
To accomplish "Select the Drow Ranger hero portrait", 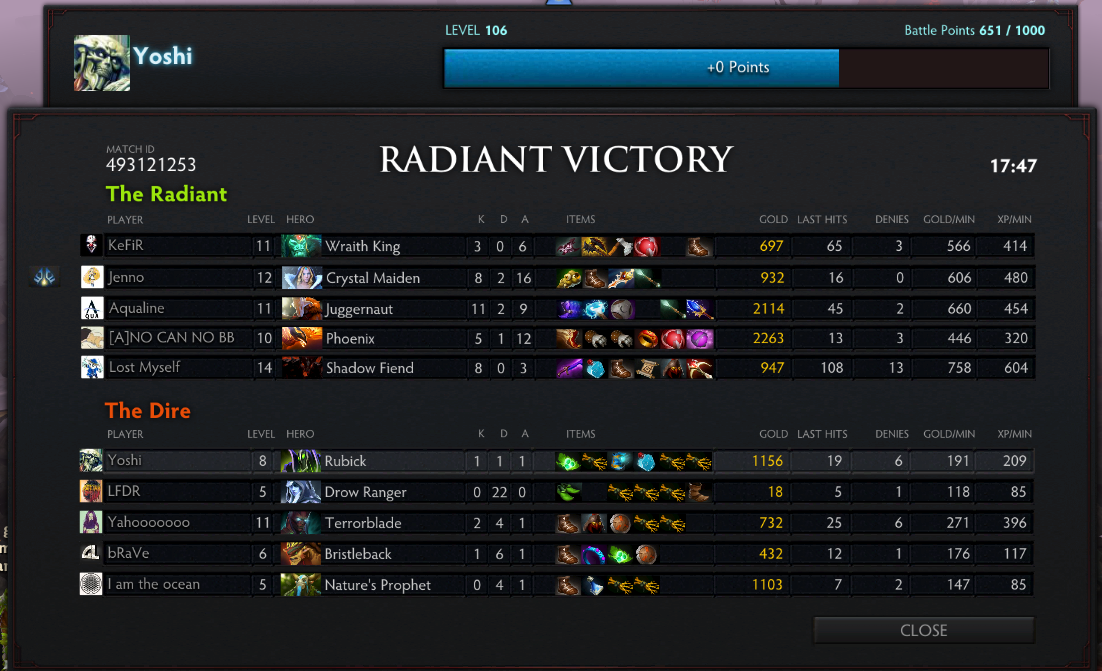I will [x=300, y=491].
